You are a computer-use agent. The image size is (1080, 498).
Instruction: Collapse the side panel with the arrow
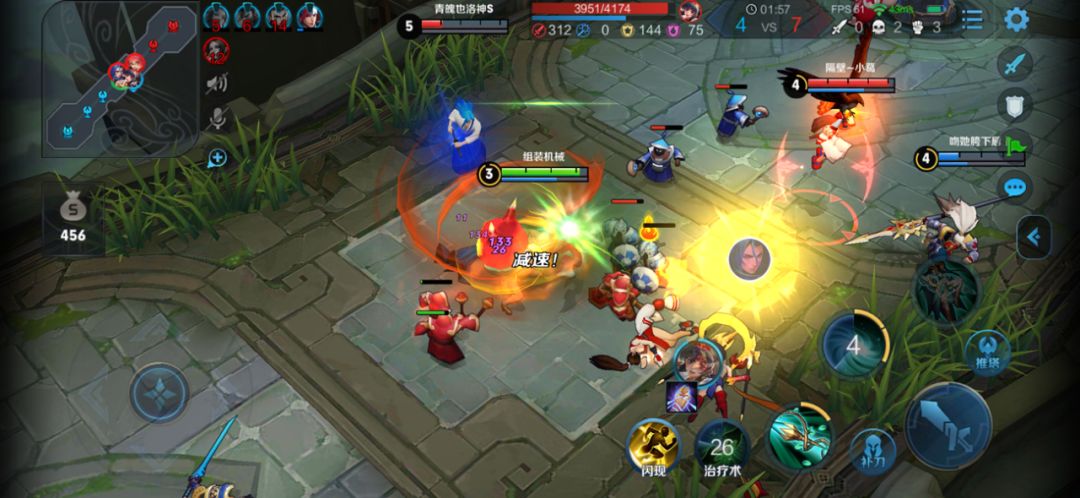pos(1035,237)
